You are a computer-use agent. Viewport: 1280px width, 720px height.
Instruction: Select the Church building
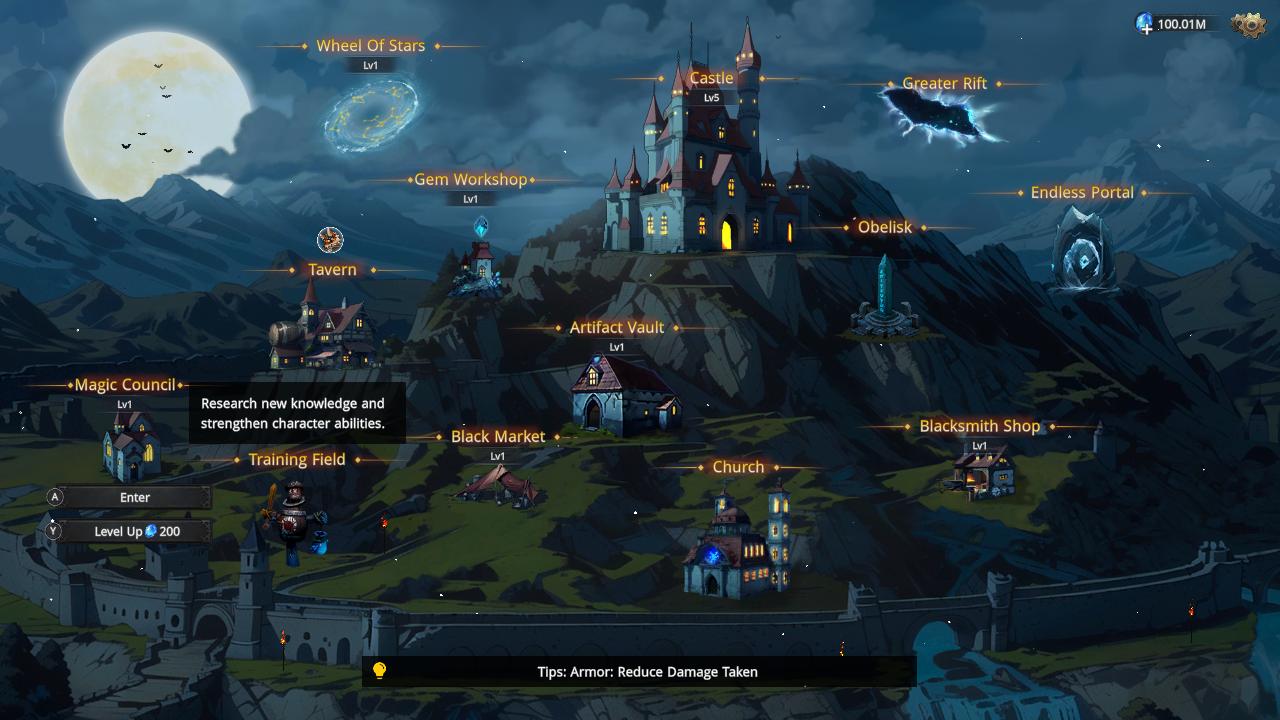(737, 550)
